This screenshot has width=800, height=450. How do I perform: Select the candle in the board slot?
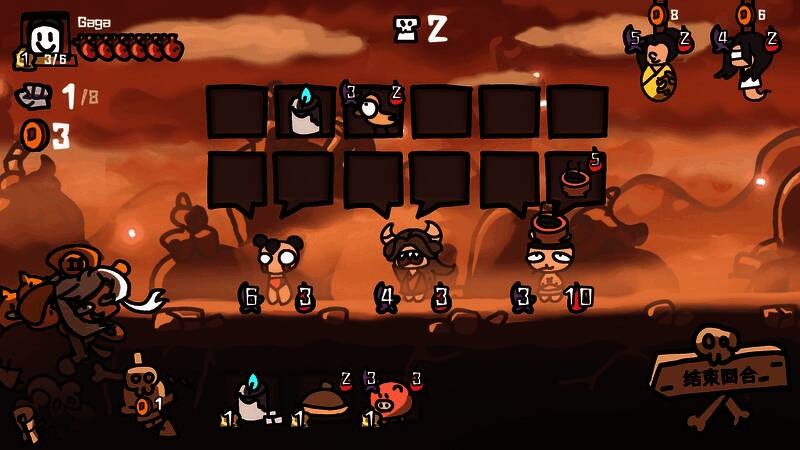pos(304,112)
